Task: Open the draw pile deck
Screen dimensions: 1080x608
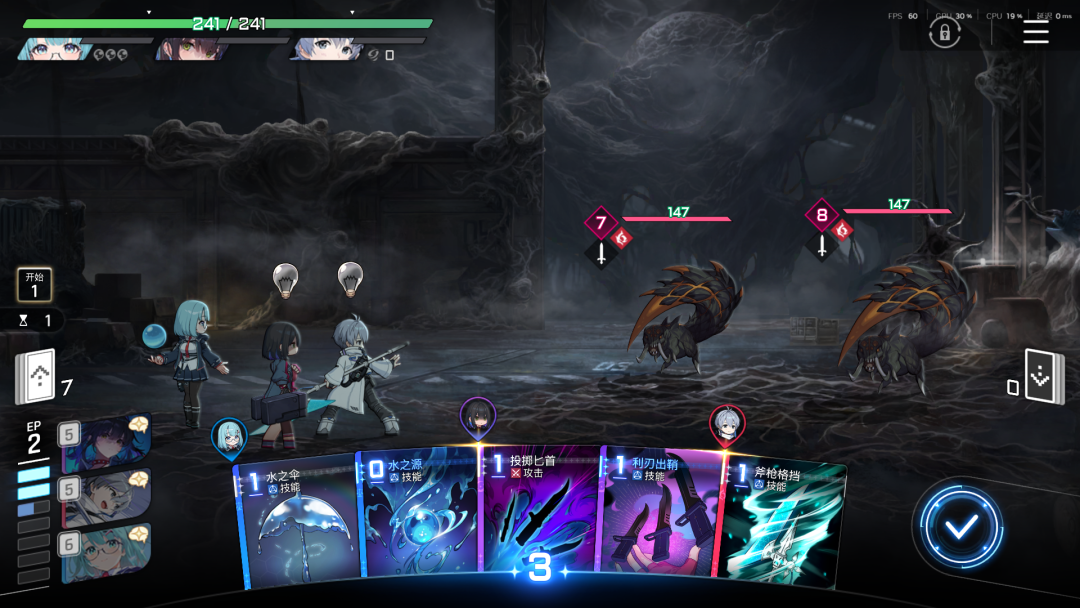Action: [36, 378]
